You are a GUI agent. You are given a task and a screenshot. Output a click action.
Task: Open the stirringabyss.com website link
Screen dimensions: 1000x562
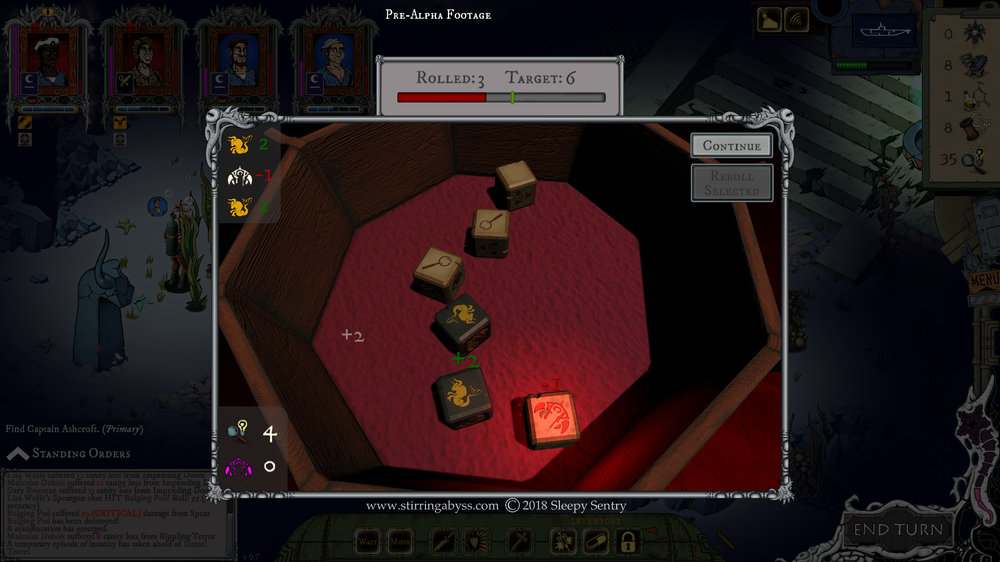pos(432,506)
